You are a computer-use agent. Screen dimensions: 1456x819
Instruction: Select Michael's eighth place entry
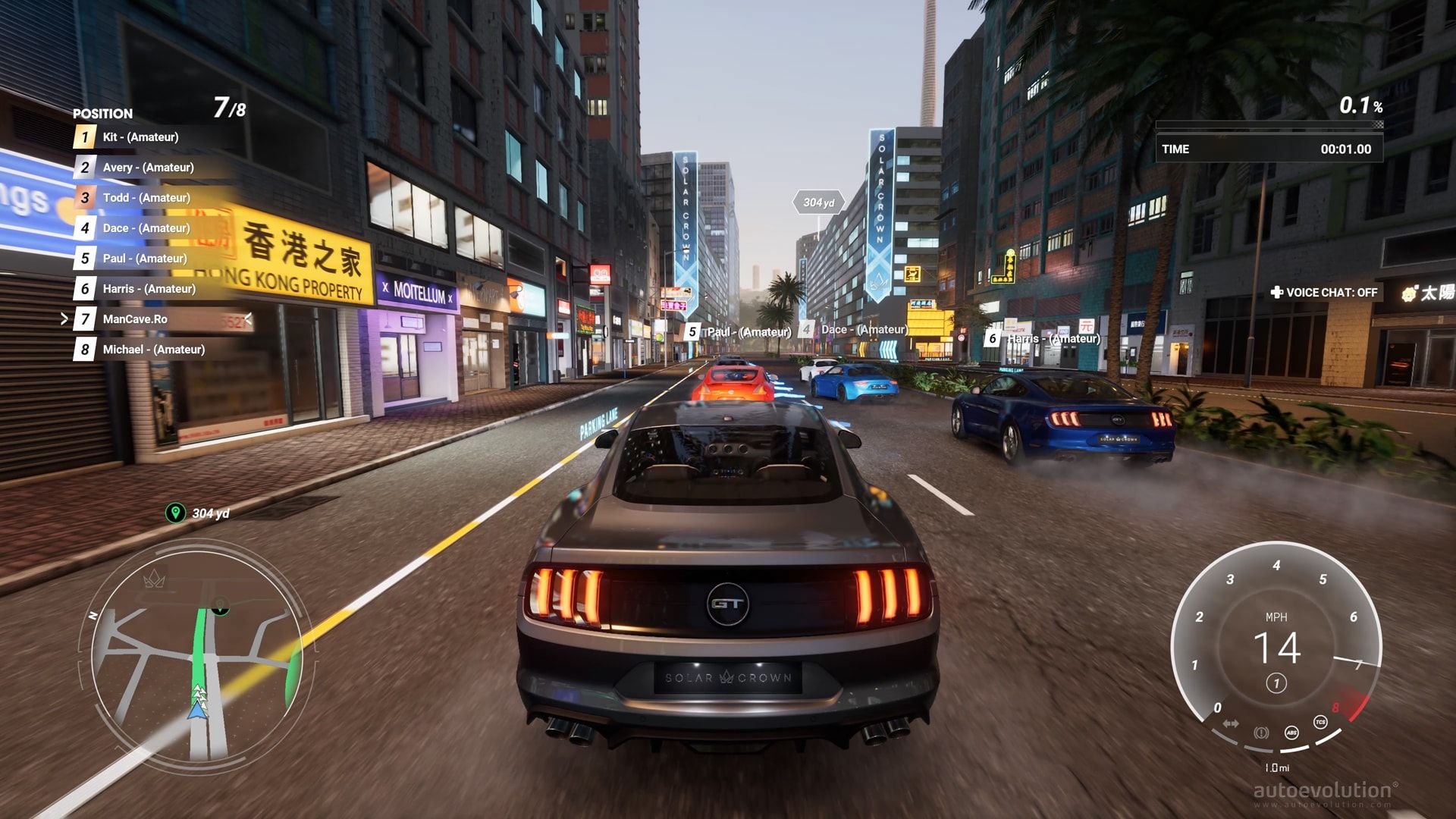pyautogui.click(x=153, y=350)
